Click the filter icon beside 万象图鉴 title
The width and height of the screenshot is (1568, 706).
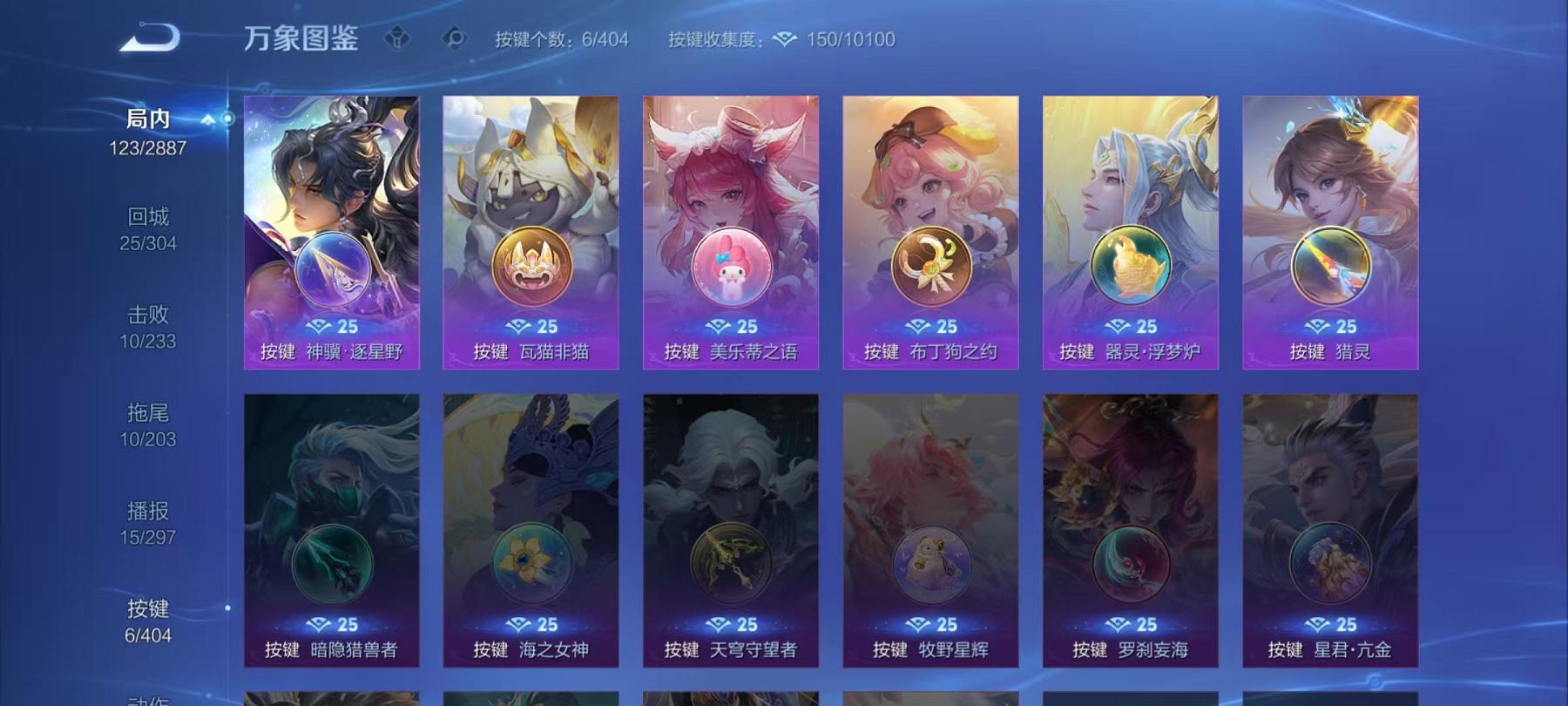tap(399, 38)
